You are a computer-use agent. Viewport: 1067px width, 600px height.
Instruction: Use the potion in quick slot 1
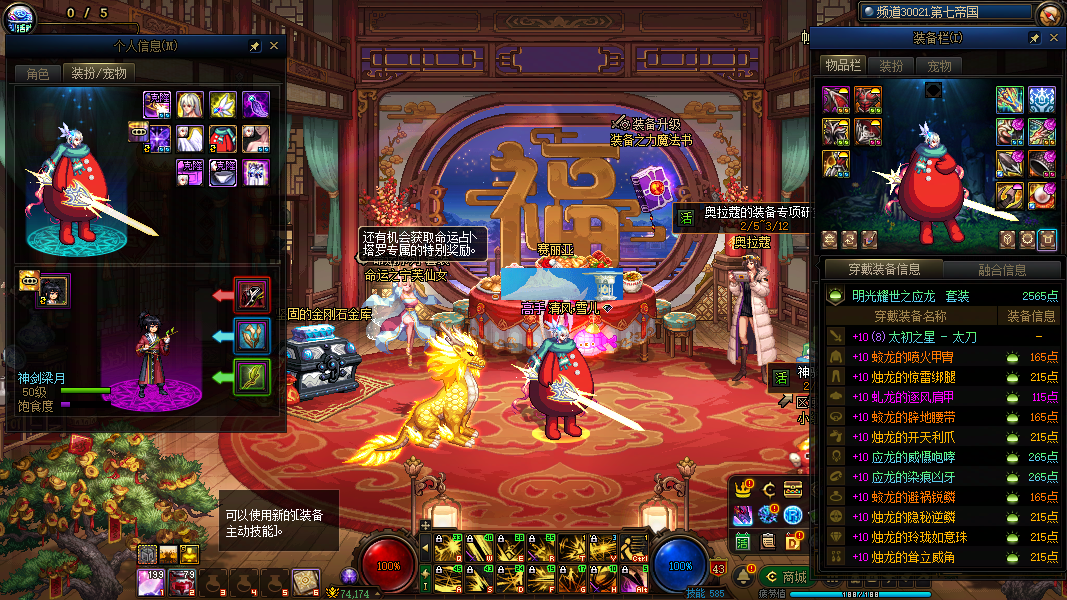151,580
